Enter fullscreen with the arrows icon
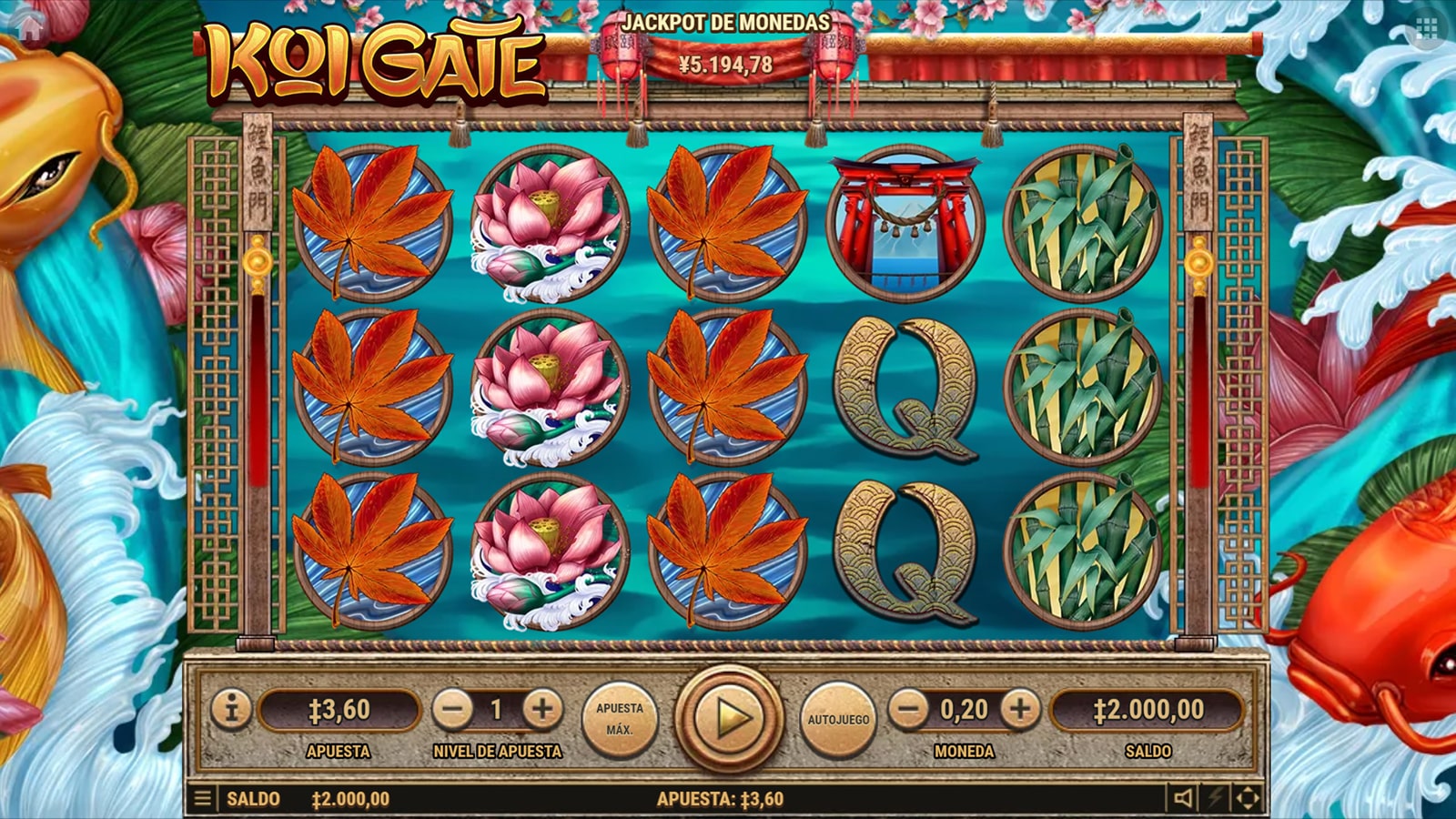 point(1248,799)
